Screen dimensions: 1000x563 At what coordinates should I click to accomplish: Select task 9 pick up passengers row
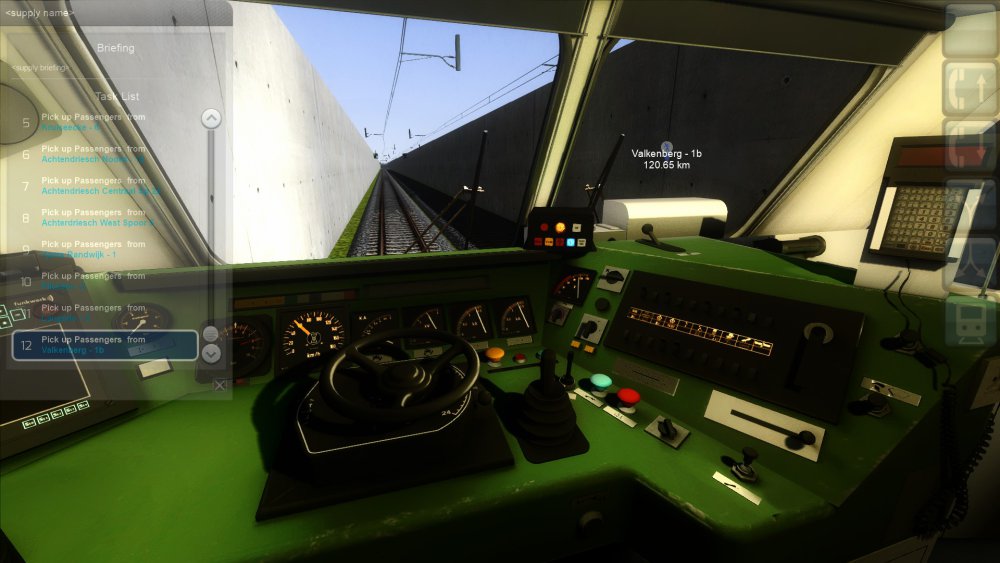(100, 250)
